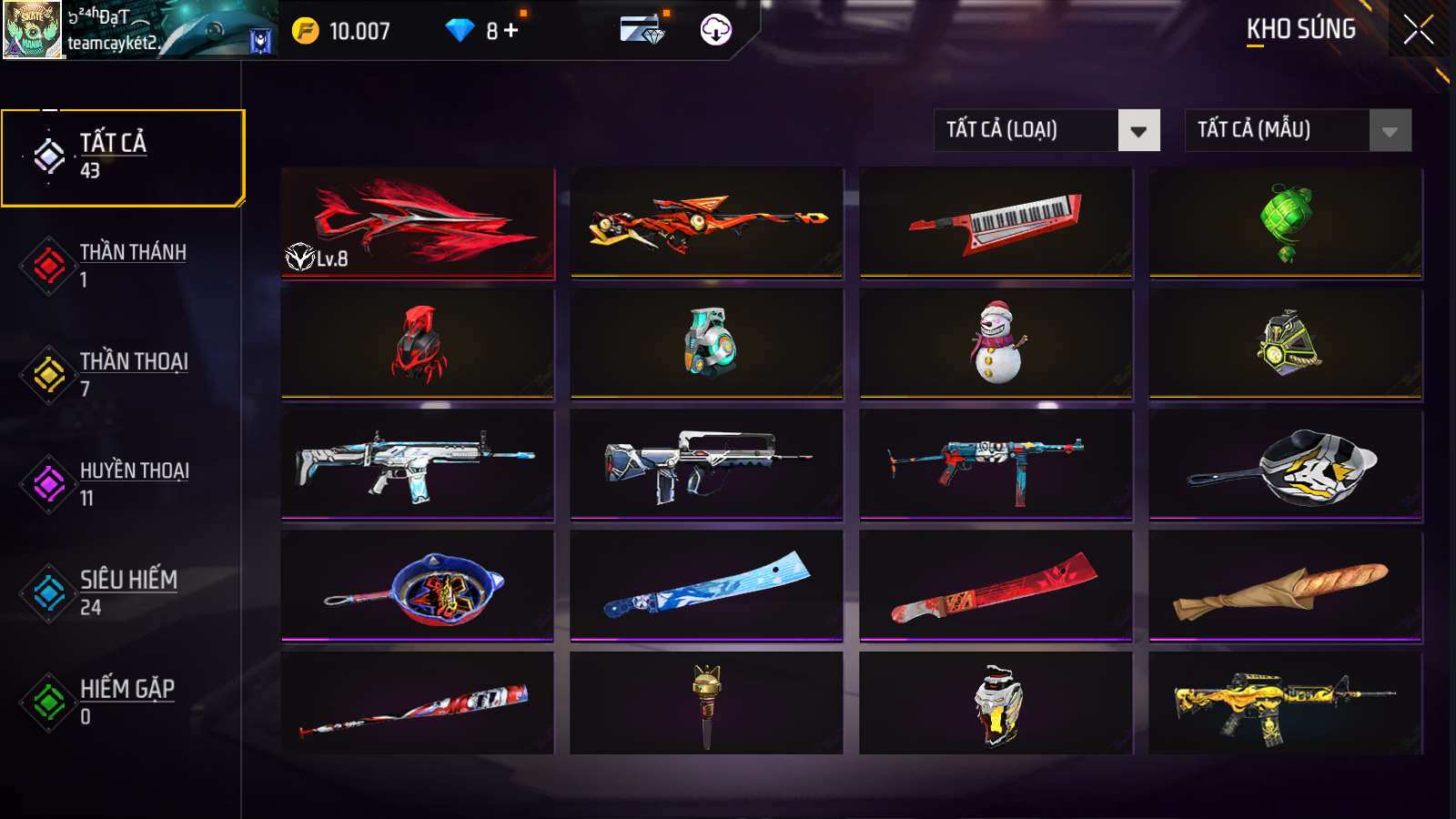Filter by Siêu Hiếm rarity
Viewport: 1456px width, 819px height.
(x=123, y=592)
